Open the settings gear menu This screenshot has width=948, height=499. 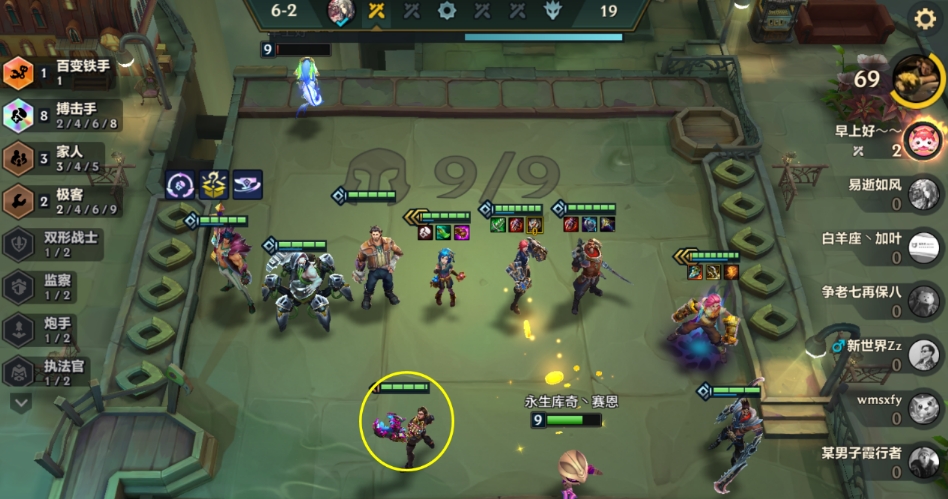click(925, 18)
